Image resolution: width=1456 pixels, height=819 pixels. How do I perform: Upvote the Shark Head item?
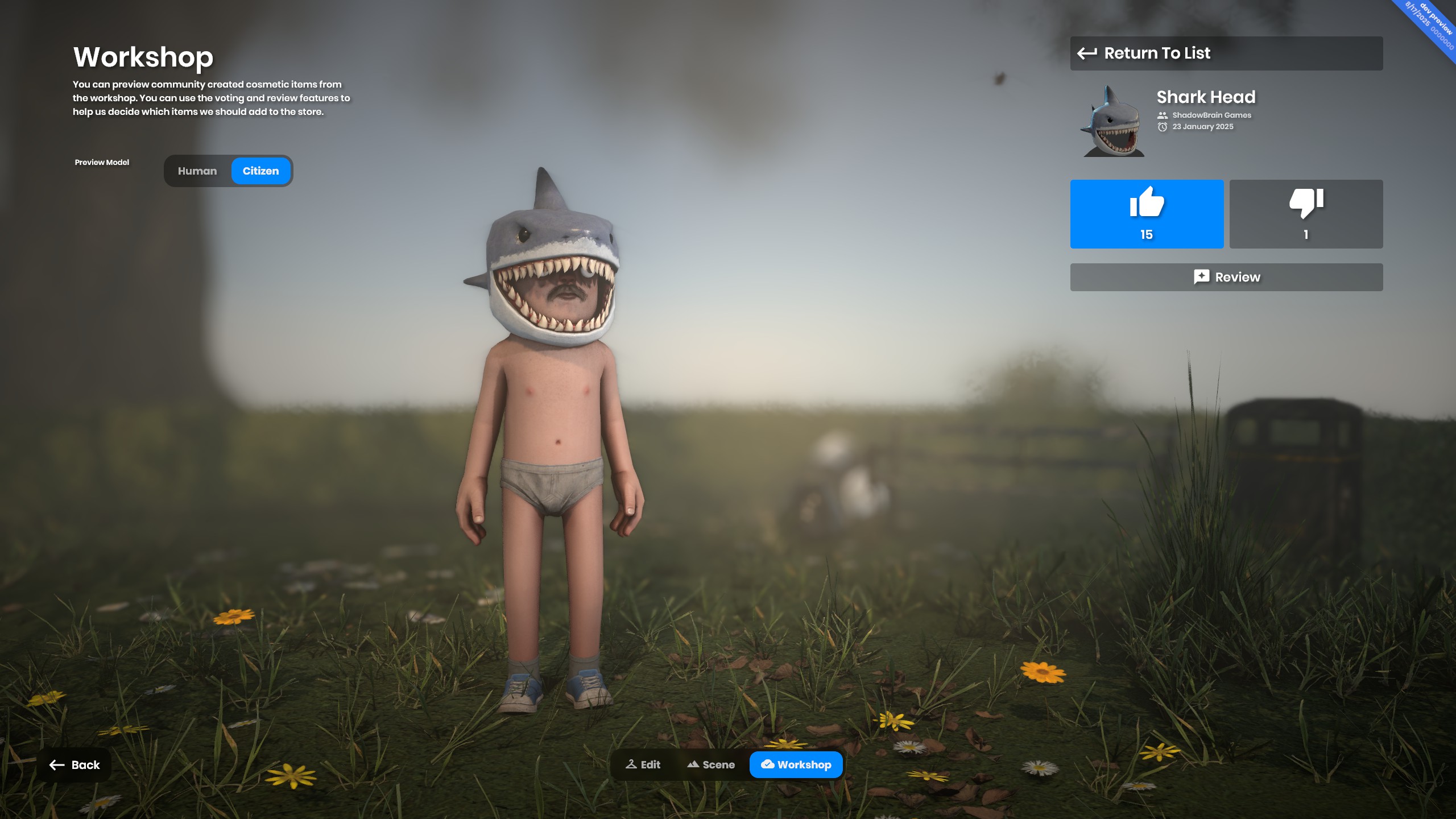click(1146, 214)
